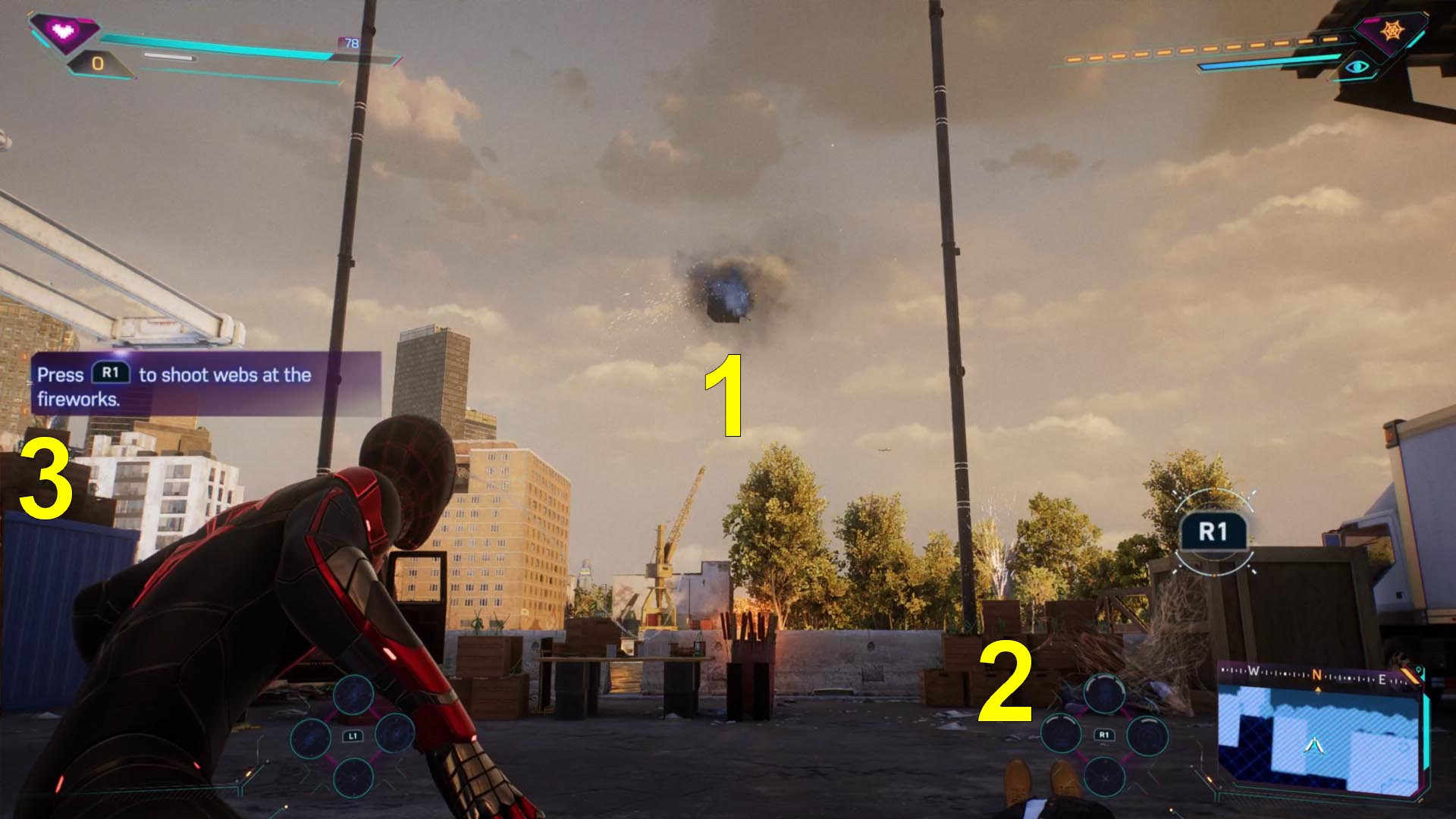The width and height of the screenshot is (1456, 819).
Task: Toggle the R1 label in the right gadget wheel
Action: click(x=1104, y=735)
